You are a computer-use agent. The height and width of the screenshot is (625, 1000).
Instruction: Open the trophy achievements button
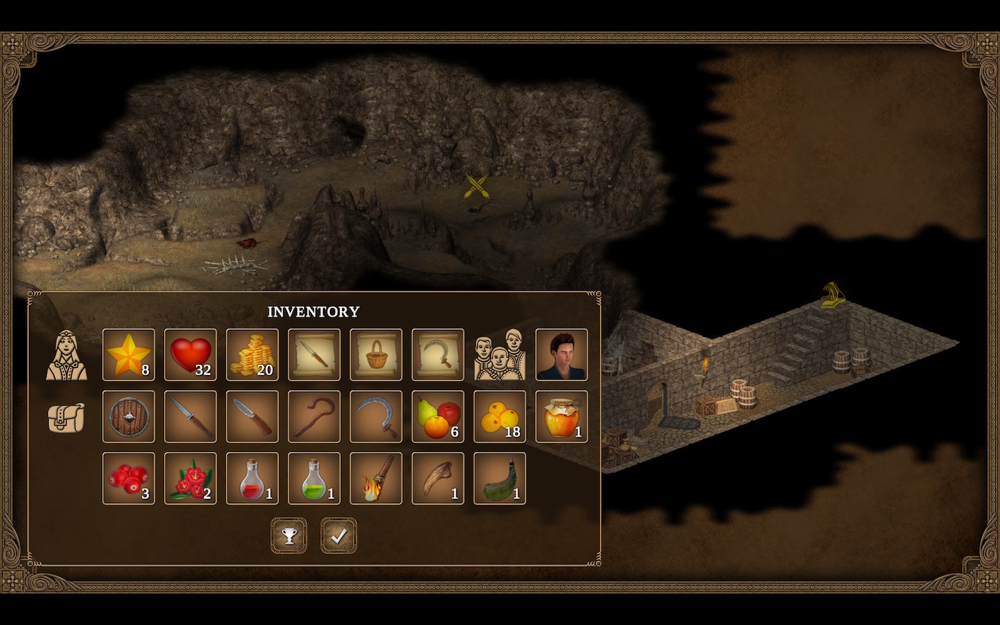tap(289, 536)
